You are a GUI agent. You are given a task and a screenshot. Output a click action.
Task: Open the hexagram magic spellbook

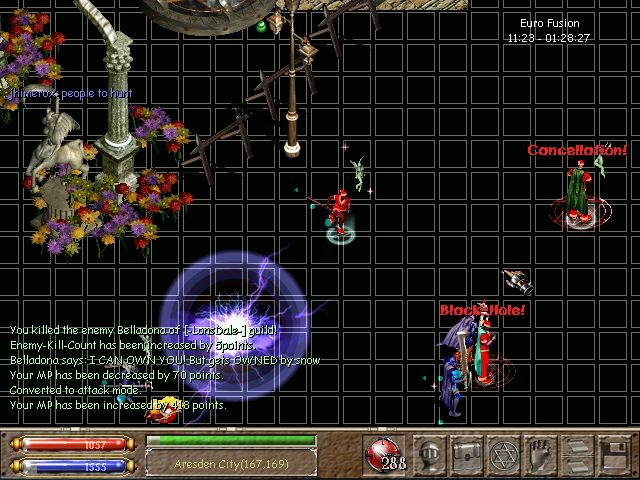[501, 455]
